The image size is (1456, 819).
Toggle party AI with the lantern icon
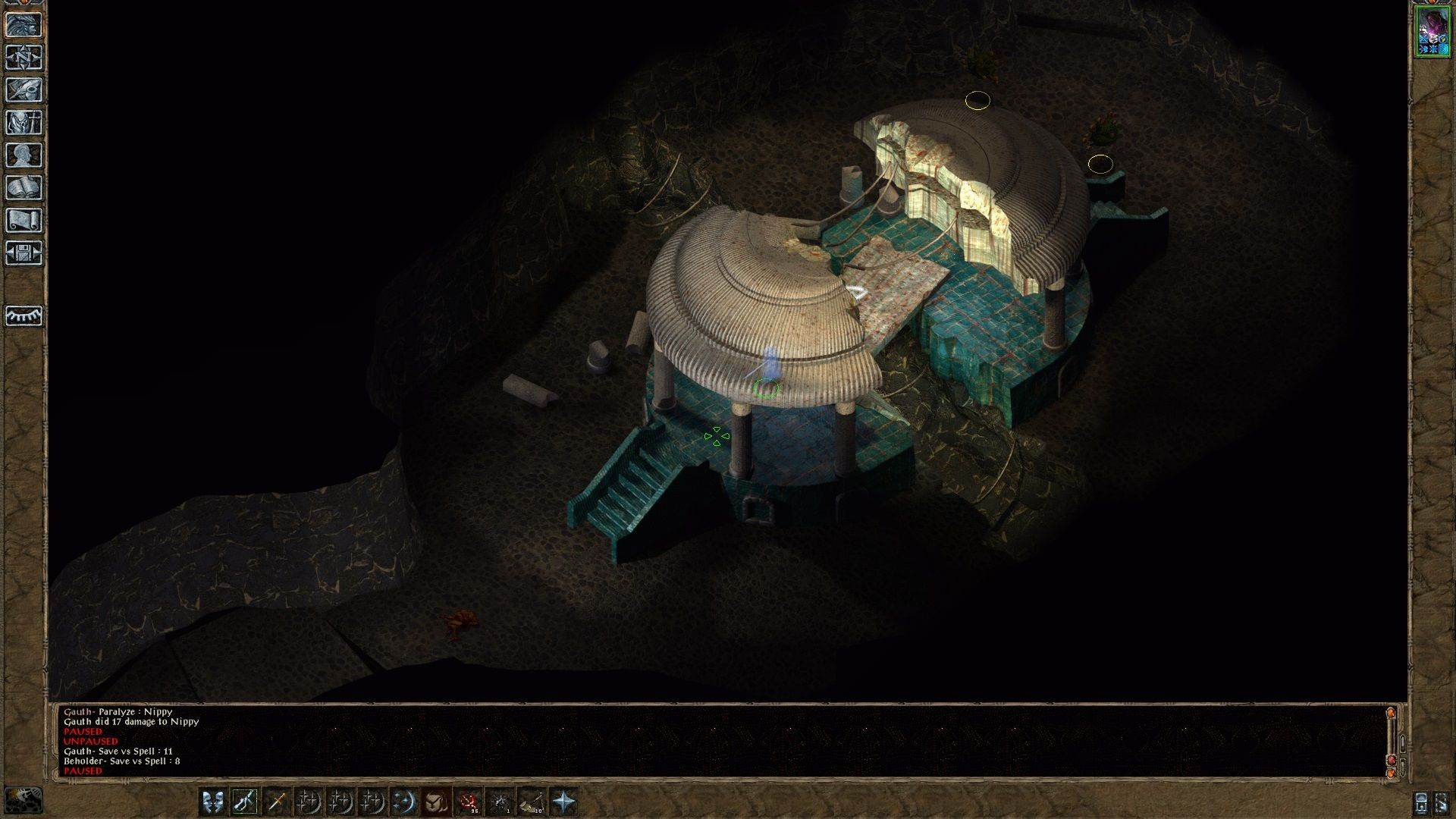(x=1422, y=802)
